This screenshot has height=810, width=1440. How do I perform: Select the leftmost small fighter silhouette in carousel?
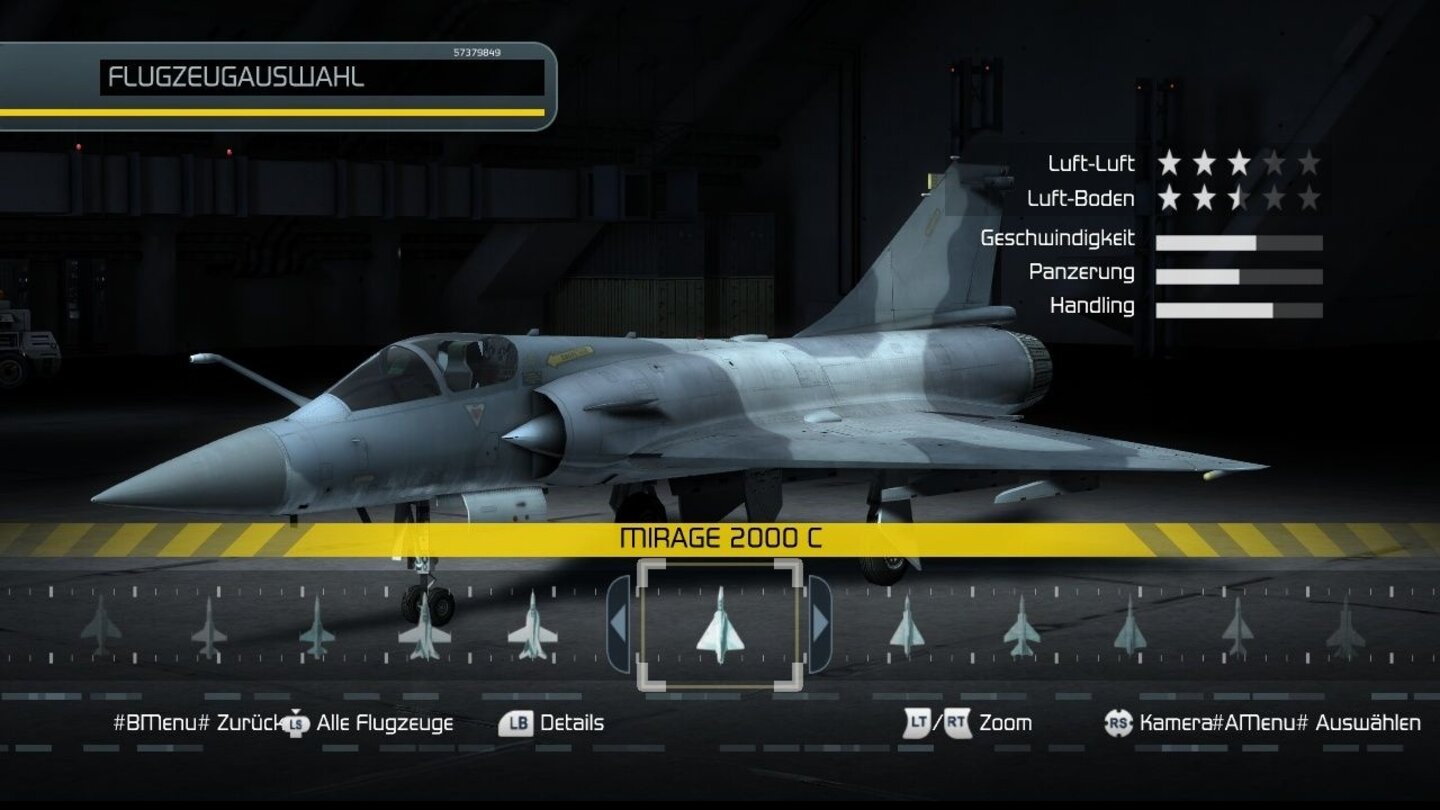click(100, 627)
